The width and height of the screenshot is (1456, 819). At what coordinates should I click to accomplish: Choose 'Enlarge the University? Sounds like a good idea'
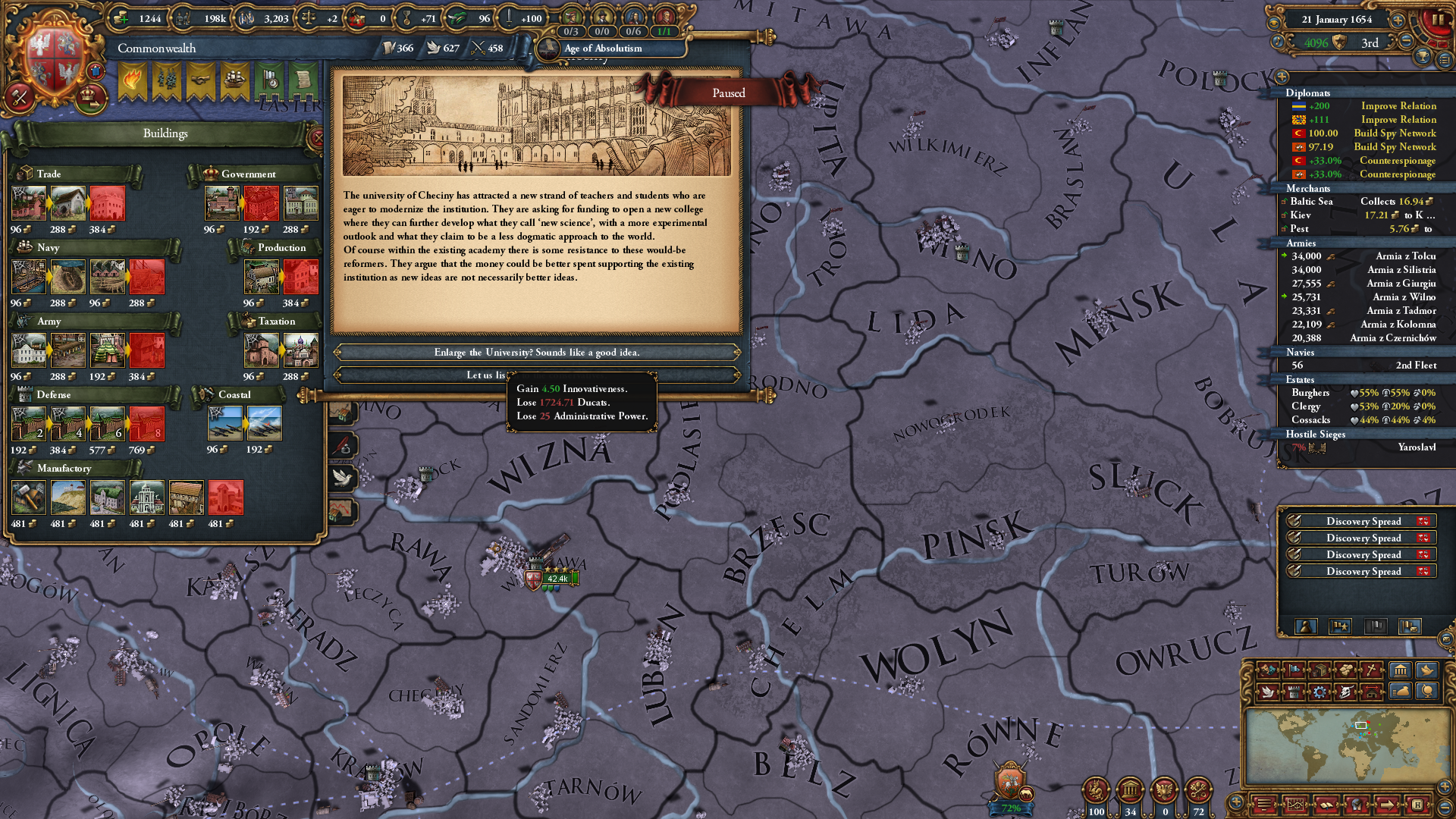(538, 352)
